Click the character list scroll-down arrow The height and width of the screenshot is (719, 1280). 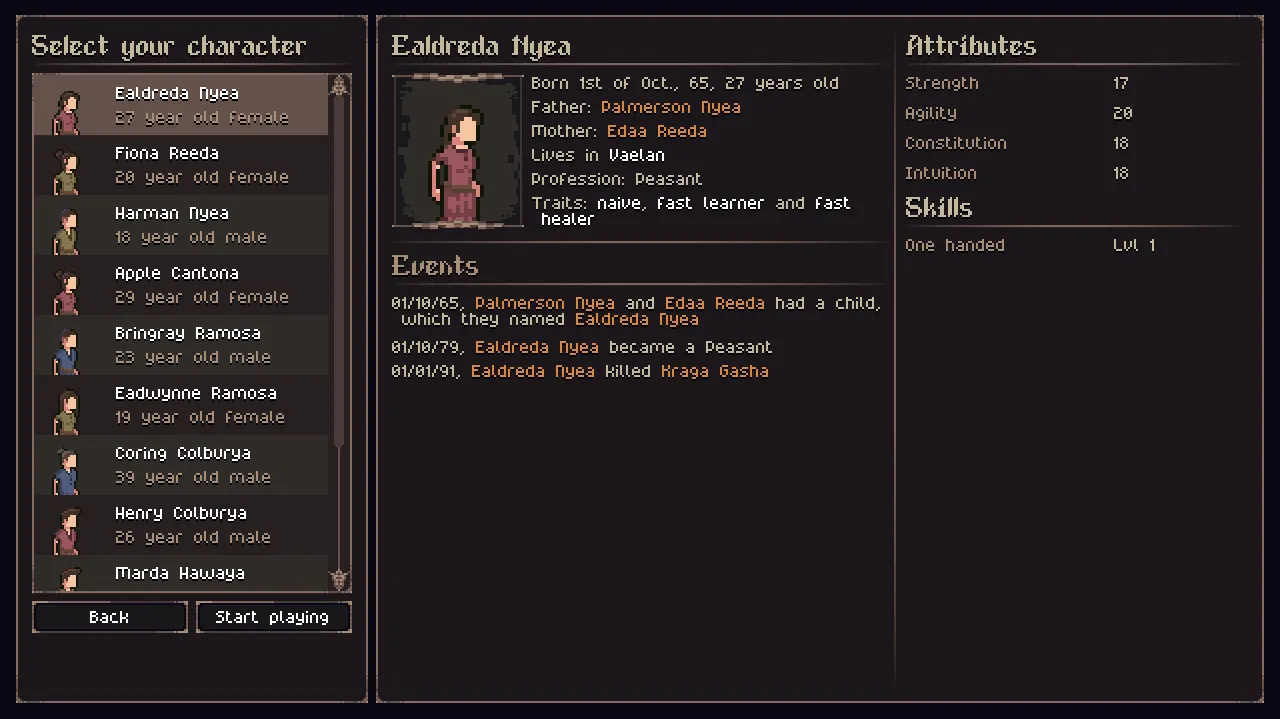[x=340, y=580]
